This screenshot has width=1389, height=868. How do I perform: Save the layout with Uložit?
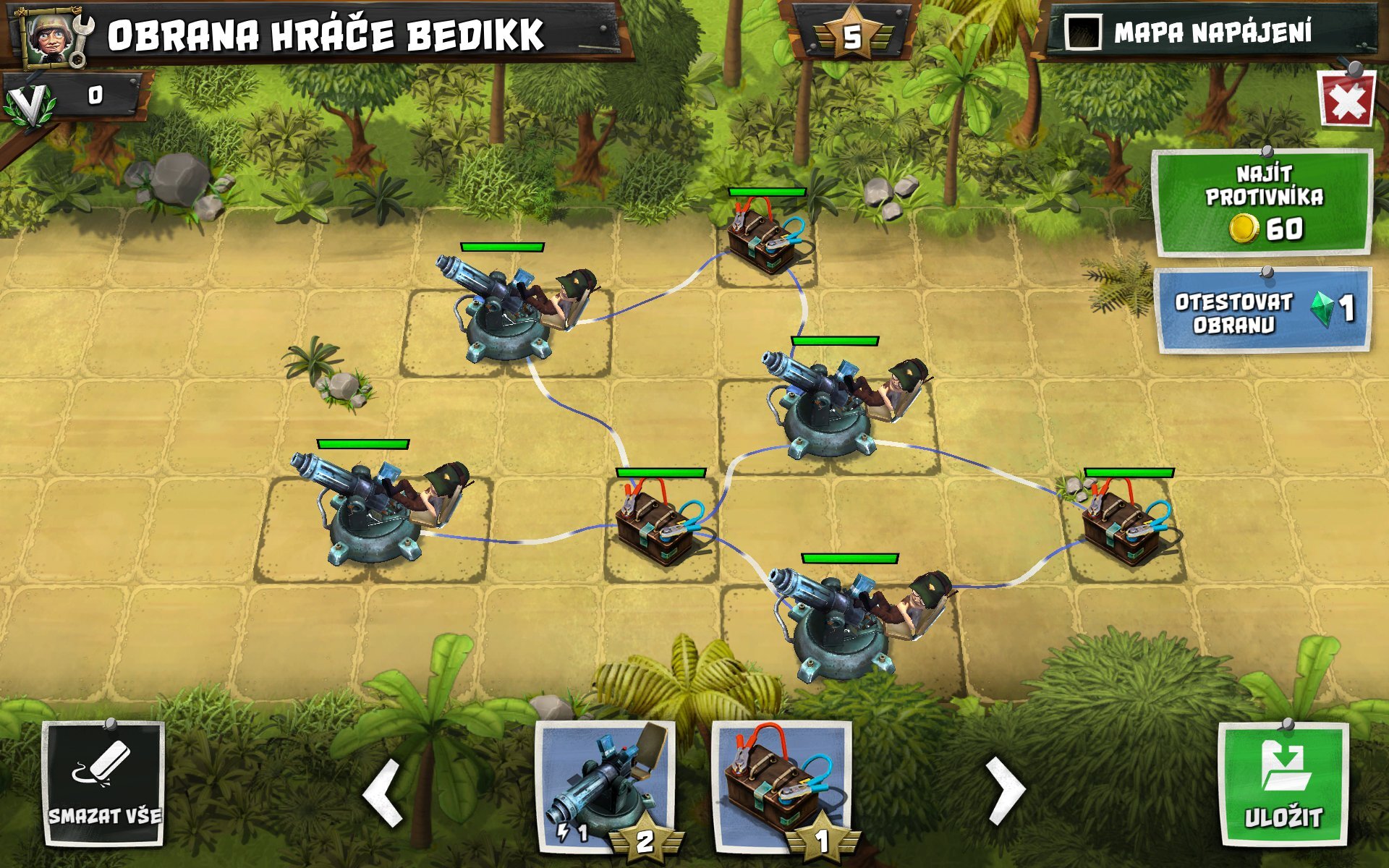[1283, 785]
